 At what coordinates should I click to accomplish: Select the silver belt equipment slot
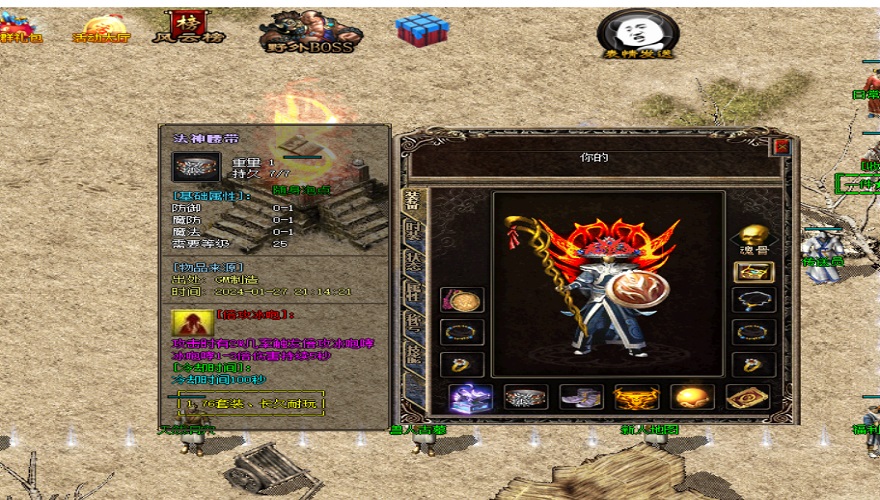(x=525, y=398)
